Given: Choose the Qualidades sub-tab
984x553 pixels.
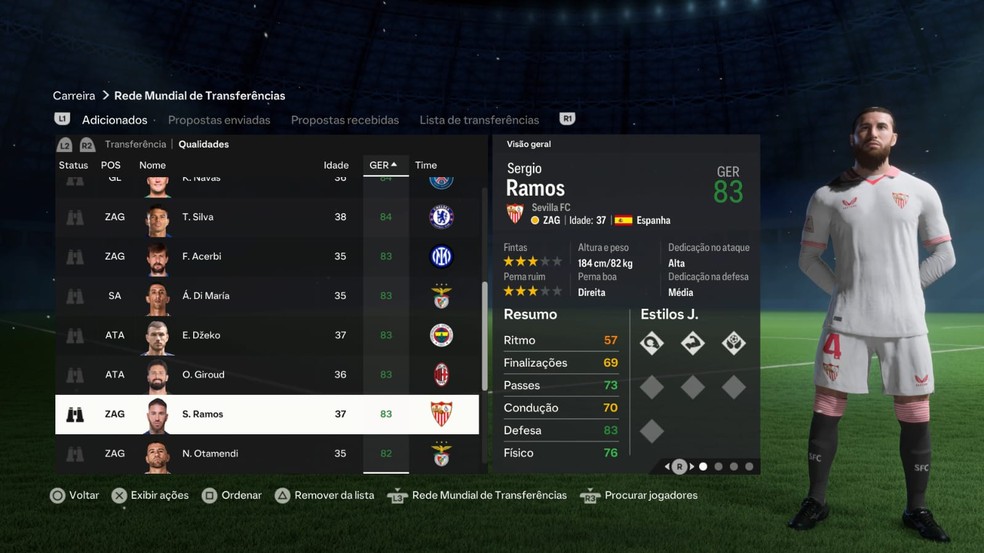Looking at the screenshot, I should 203,145.
